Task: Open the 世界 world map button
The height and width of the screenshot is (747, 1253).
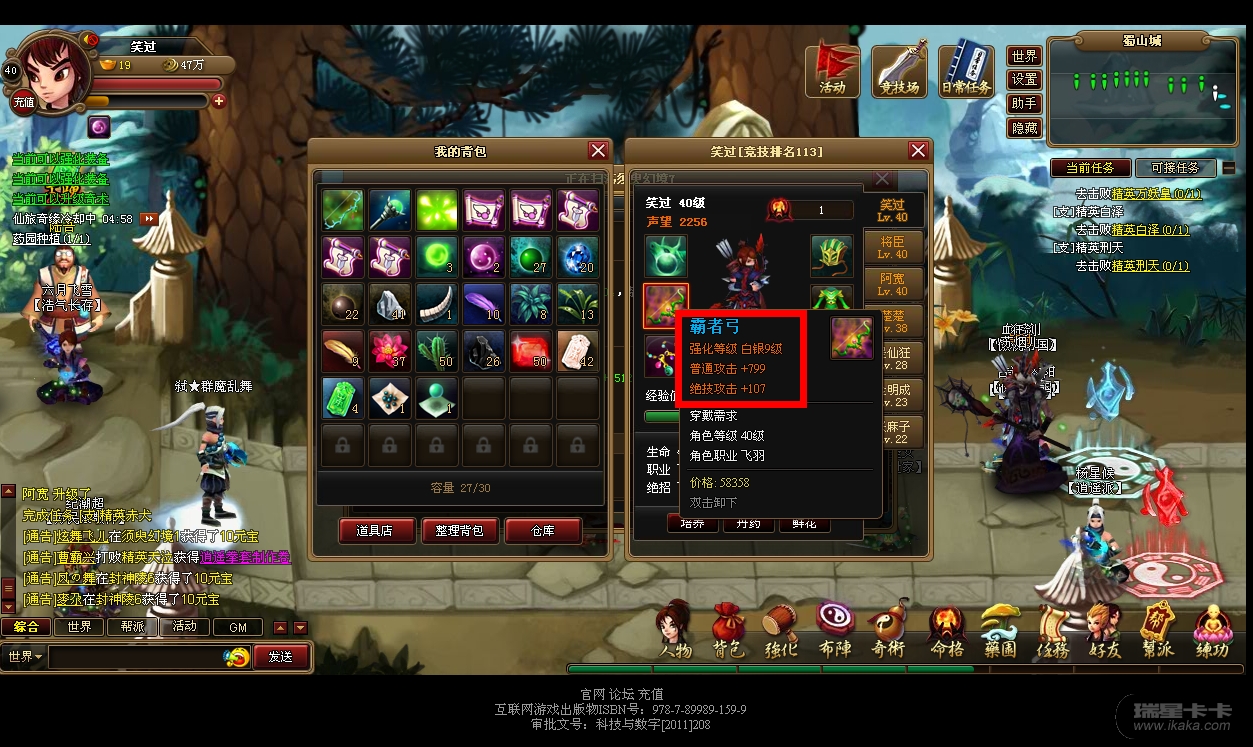Action: [x=1024, y=56]
